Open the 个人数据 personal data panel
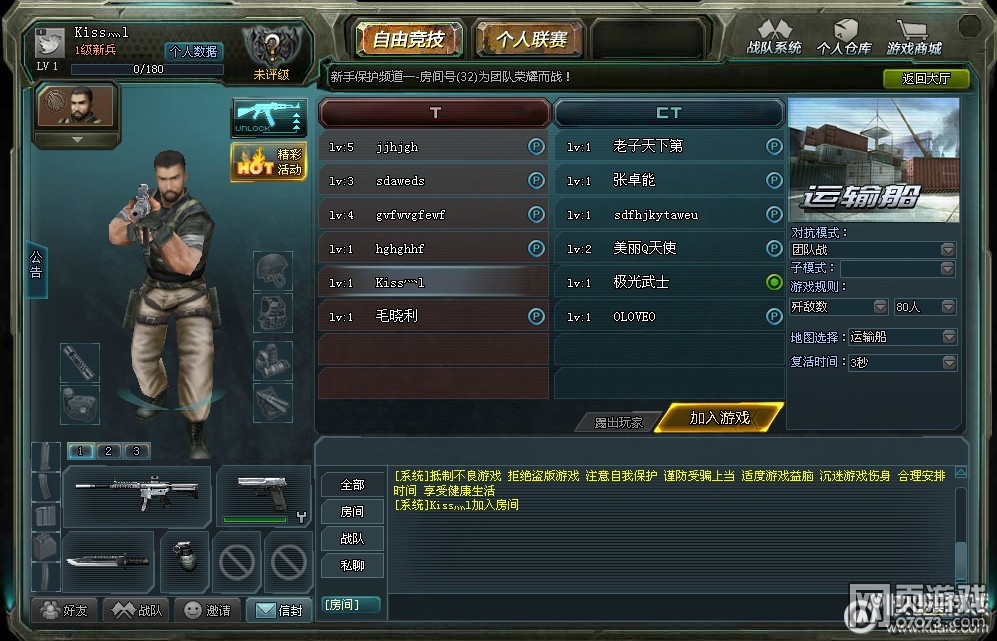This screenshot has width=997, height=641. coord(194,52)
